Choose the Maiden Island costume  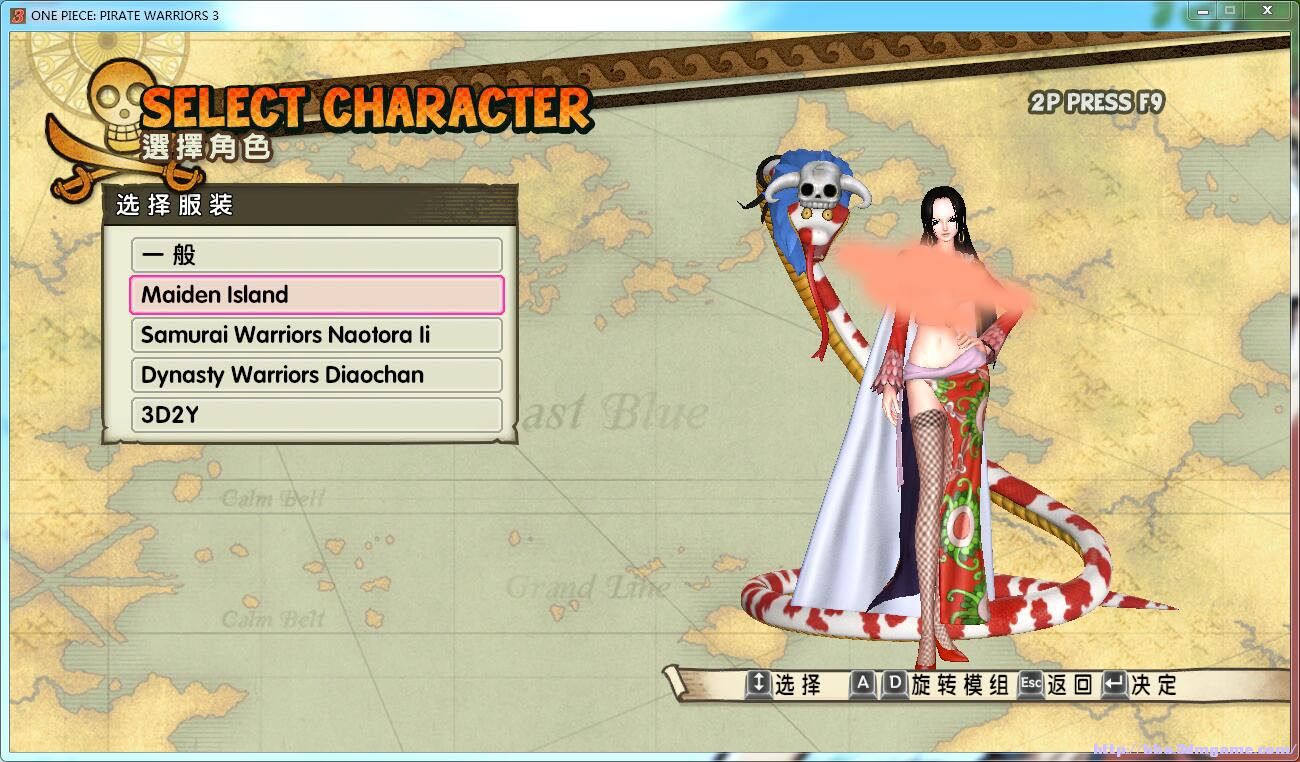click(x=316, y=295)
